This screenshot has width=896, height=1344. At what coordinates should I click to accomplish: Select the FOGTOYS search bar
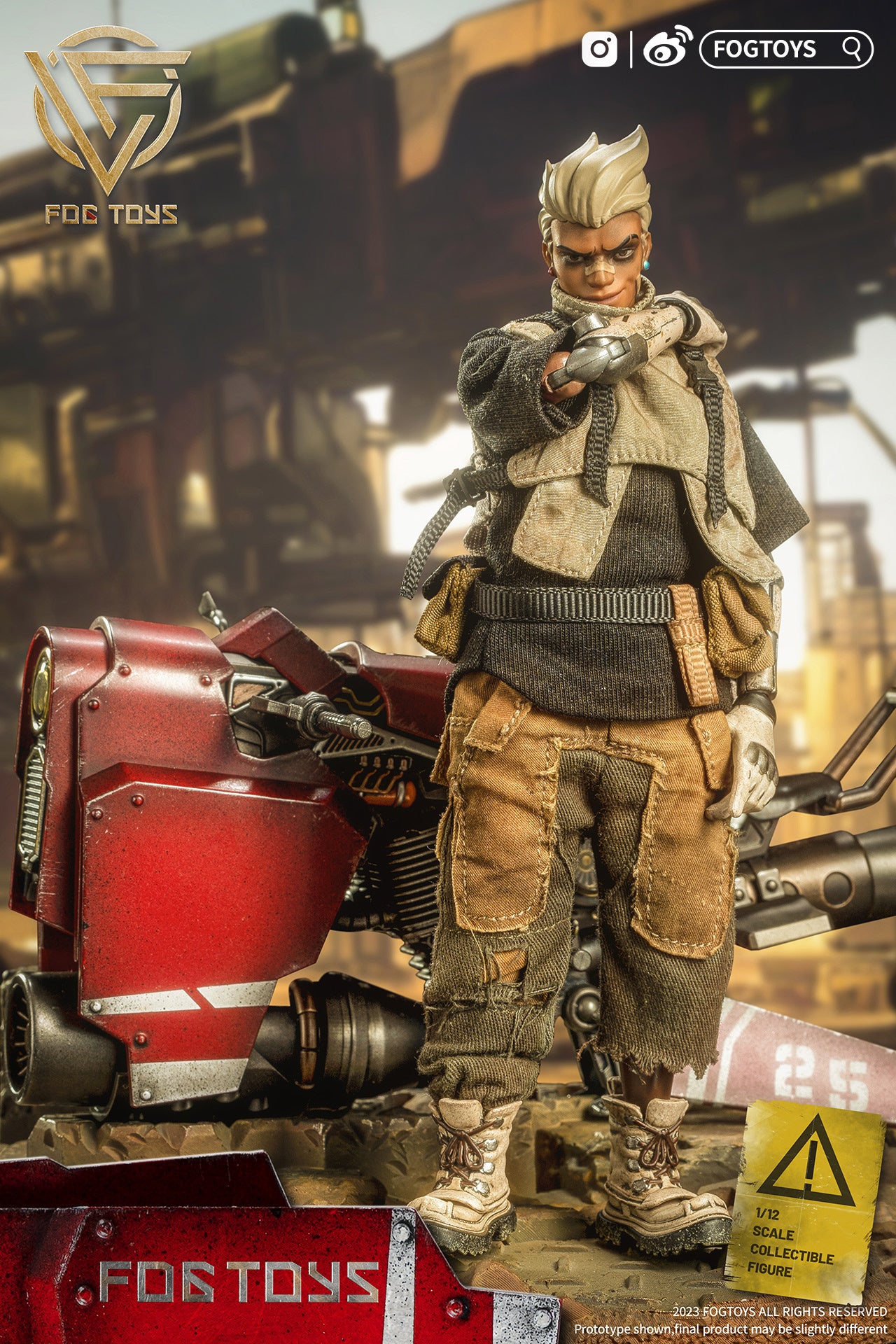click(785, 49)
